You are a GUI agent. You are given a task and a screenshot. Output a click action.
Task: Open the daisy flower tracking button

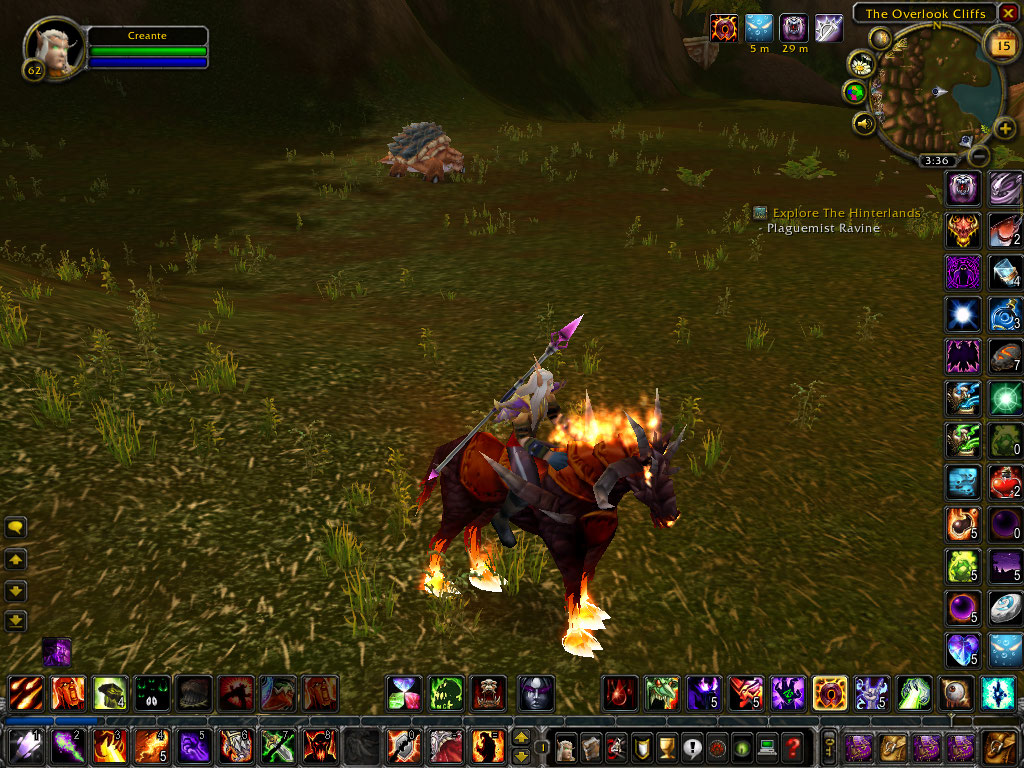861,63
